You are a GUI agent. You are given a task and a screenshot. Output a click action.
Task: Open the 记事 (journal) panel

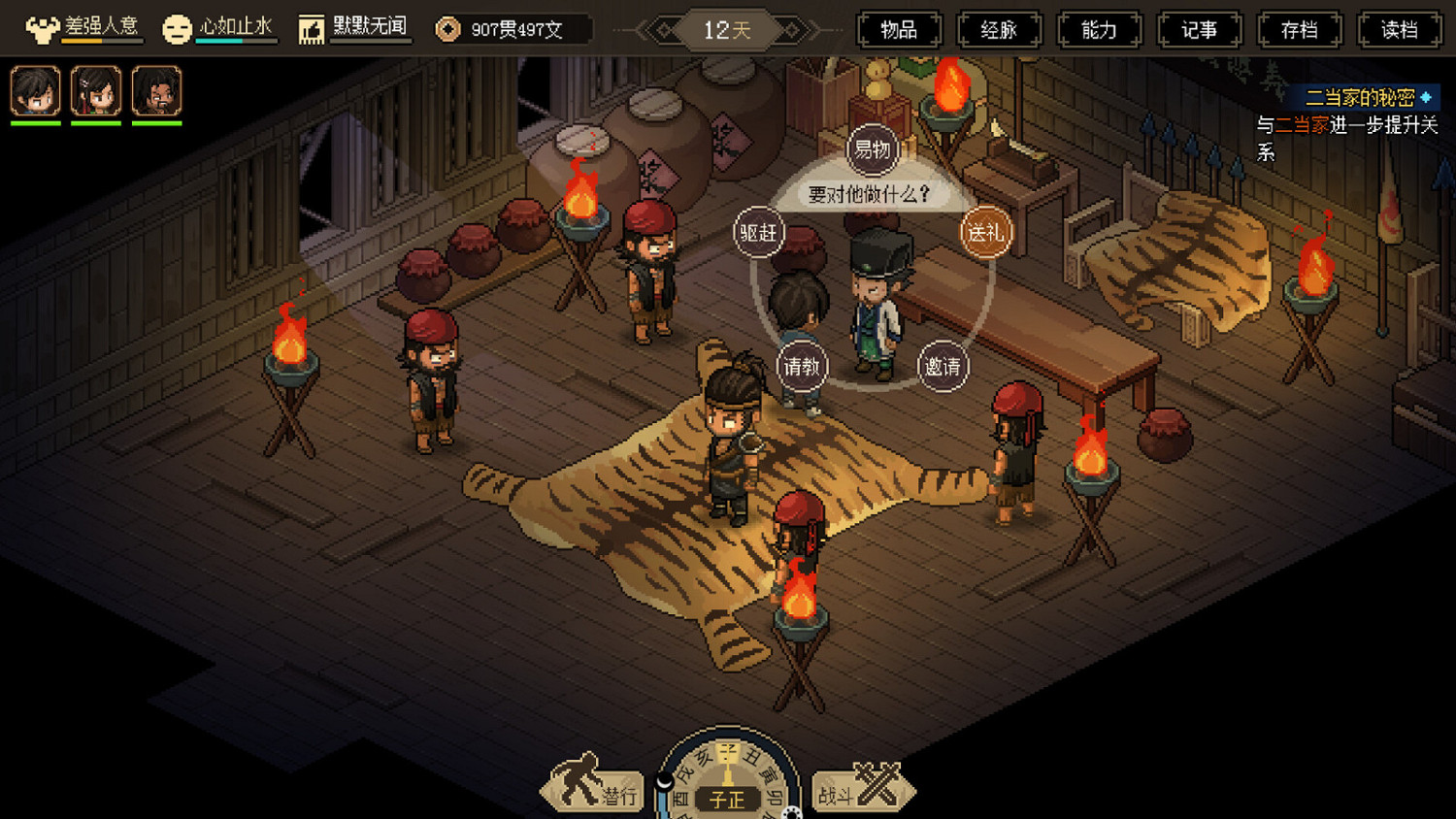[x=1200, y=29]
